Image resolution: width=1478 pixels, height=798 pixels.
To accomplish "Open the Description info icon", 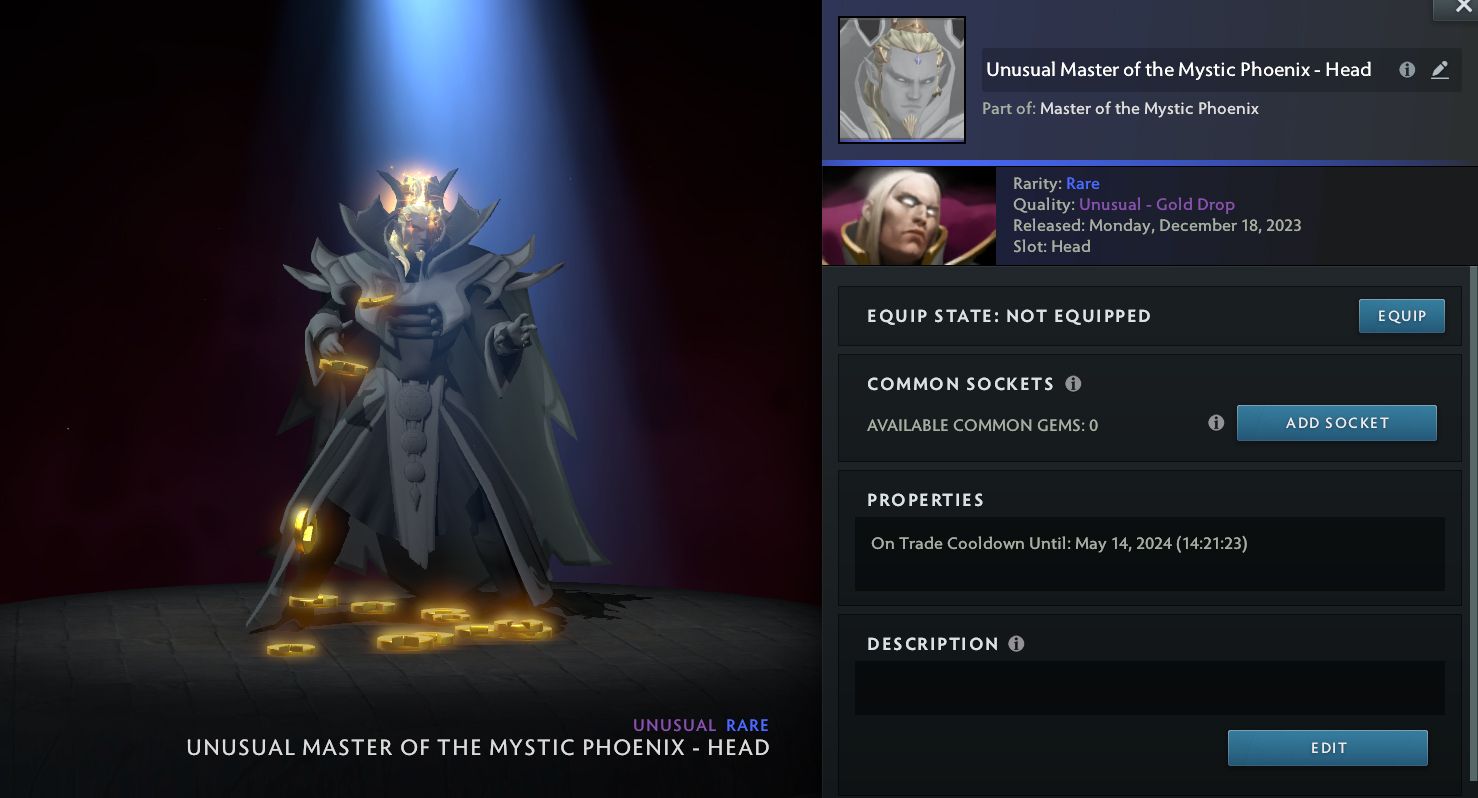I will (1016, 644).
